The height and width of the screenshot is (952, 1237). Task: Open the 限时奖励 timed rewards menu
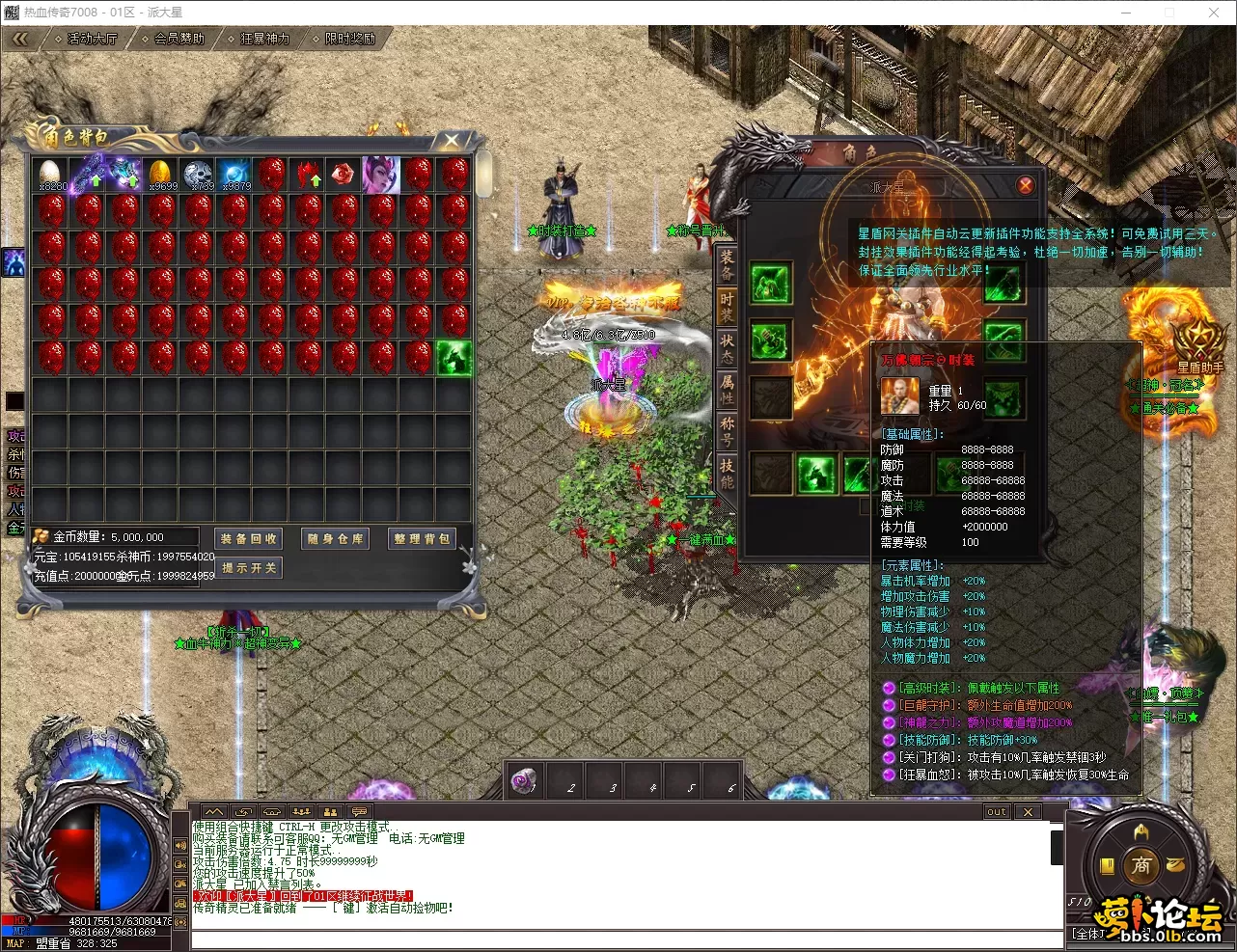pyautogui.click(x=348, y=39)
